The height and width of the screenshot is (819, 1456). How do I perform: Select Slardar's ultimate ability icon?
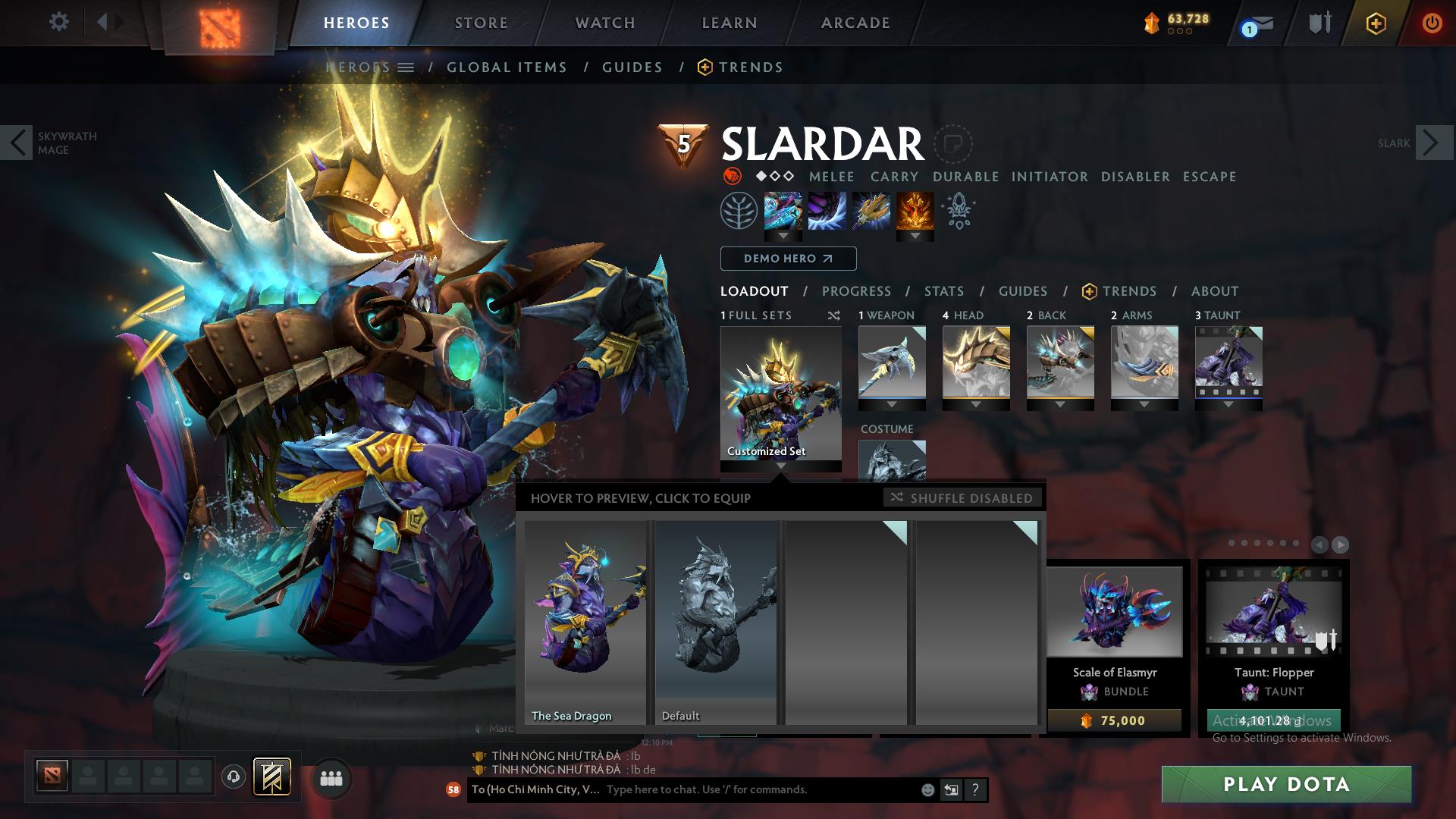pos(915,212)
